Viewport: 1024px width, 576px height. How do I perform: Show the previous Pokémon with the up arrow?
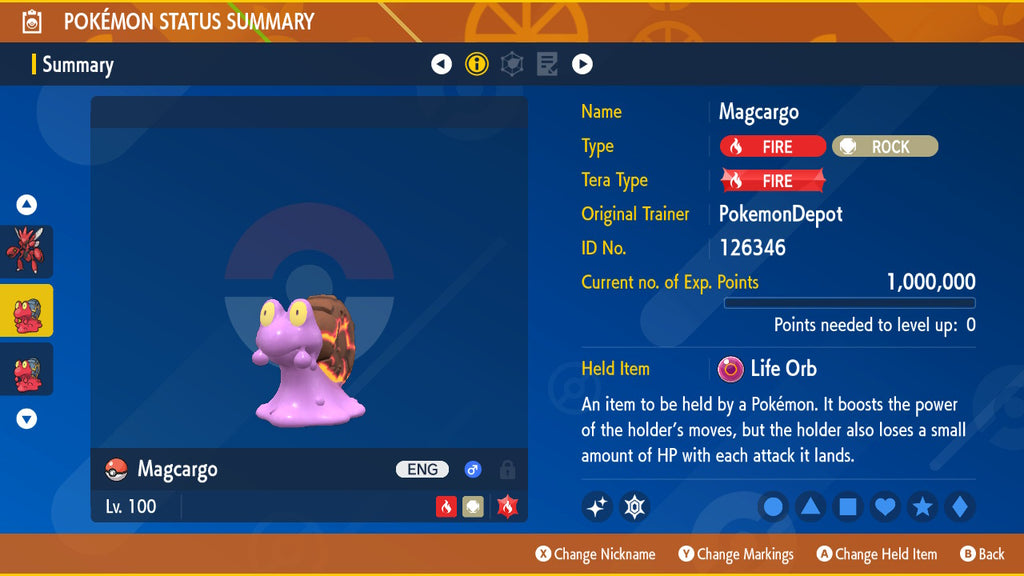(27, 205)
